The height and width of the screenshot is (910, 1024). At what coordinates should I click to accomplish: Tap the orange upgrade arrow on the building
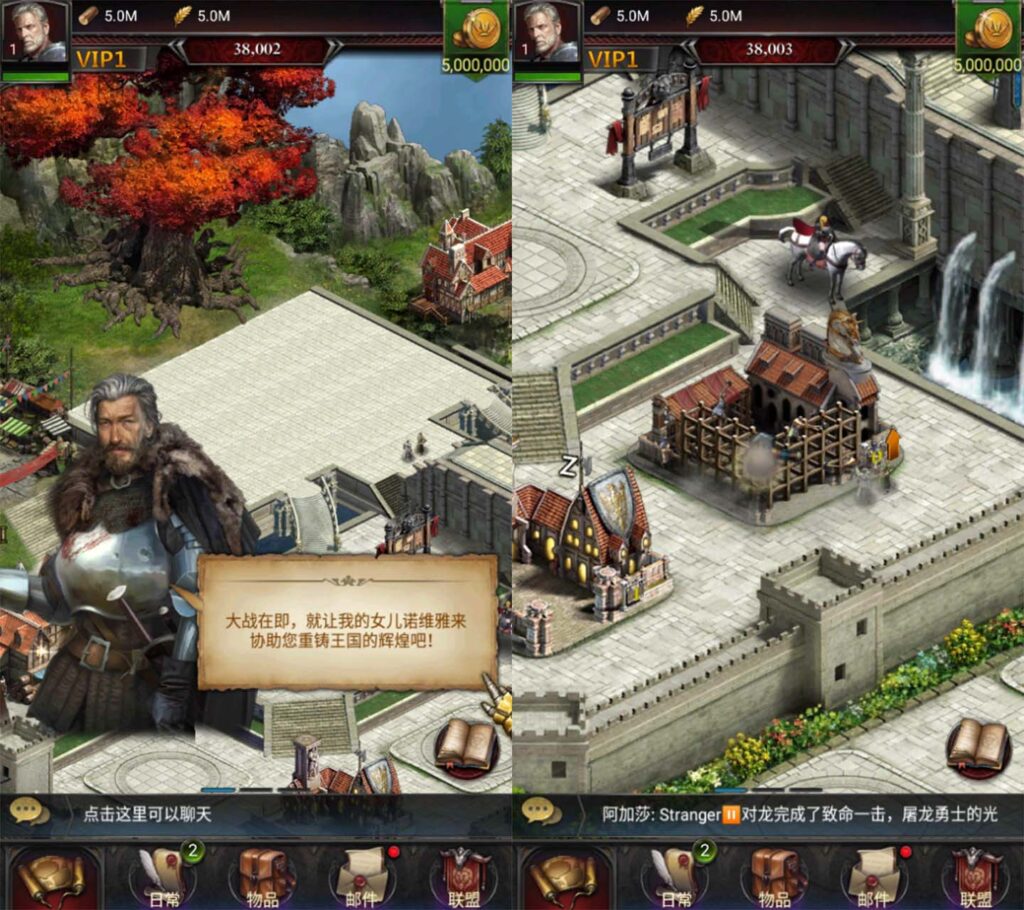pos(892,442)
